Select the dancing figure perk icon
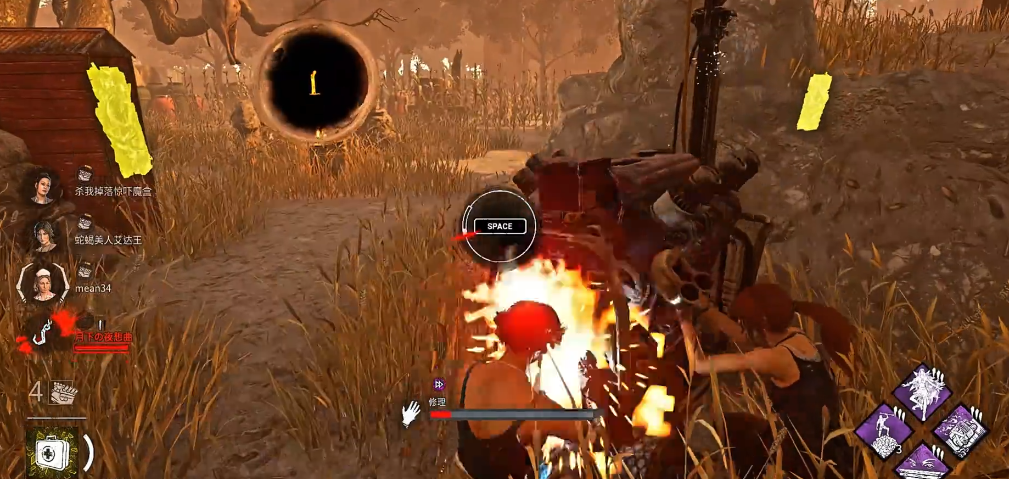1009x479 pixels. pos(922,391)
